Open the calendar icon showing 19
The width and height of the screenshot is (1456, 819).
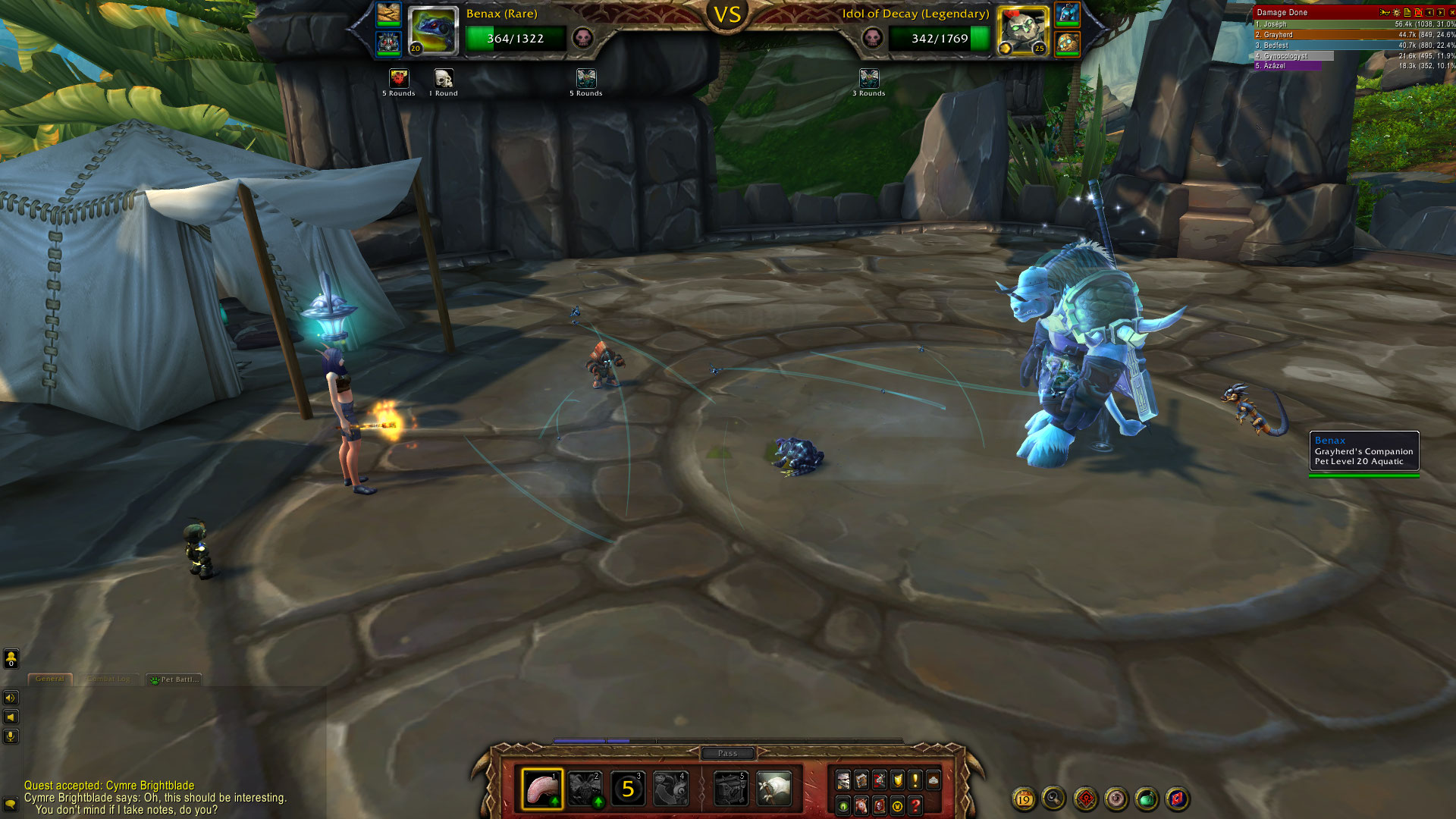[1024, 799]
